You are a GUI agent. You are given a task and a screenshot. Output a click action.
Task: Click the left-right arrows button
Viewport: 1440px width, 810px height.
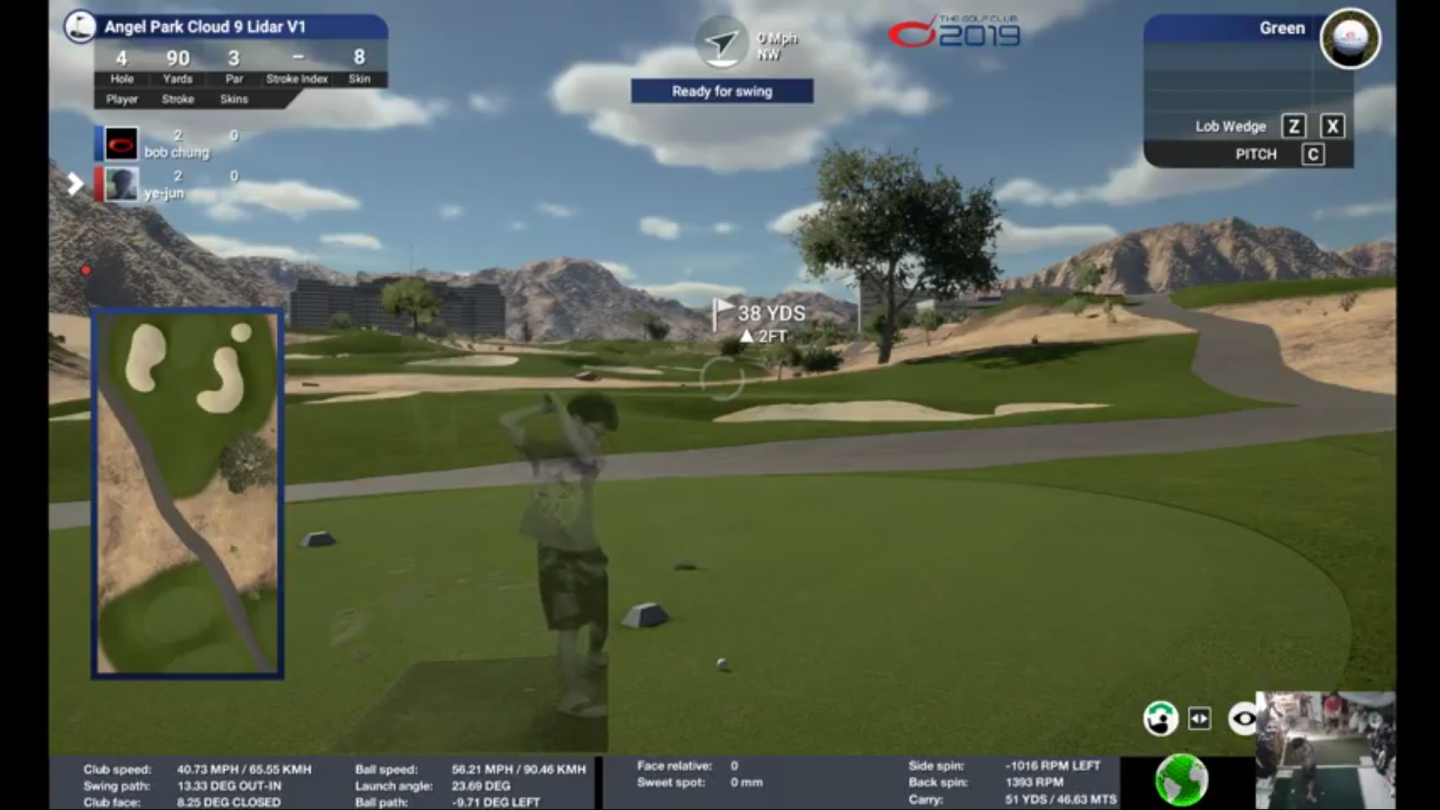(x=1199, y=718)
